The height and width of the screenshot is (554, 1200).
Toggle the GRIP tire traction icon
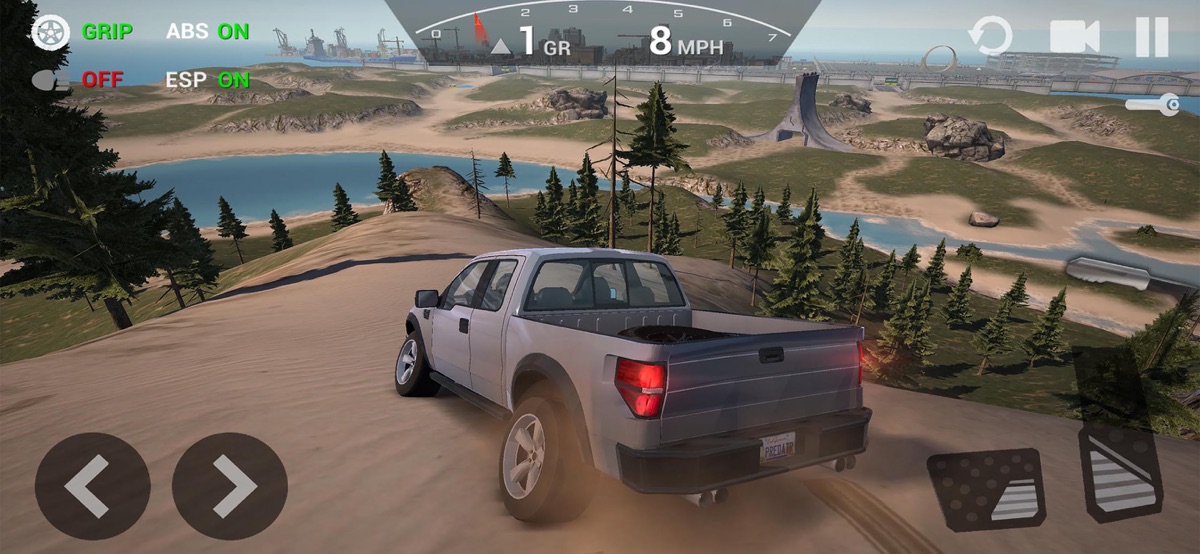[50, 32]
